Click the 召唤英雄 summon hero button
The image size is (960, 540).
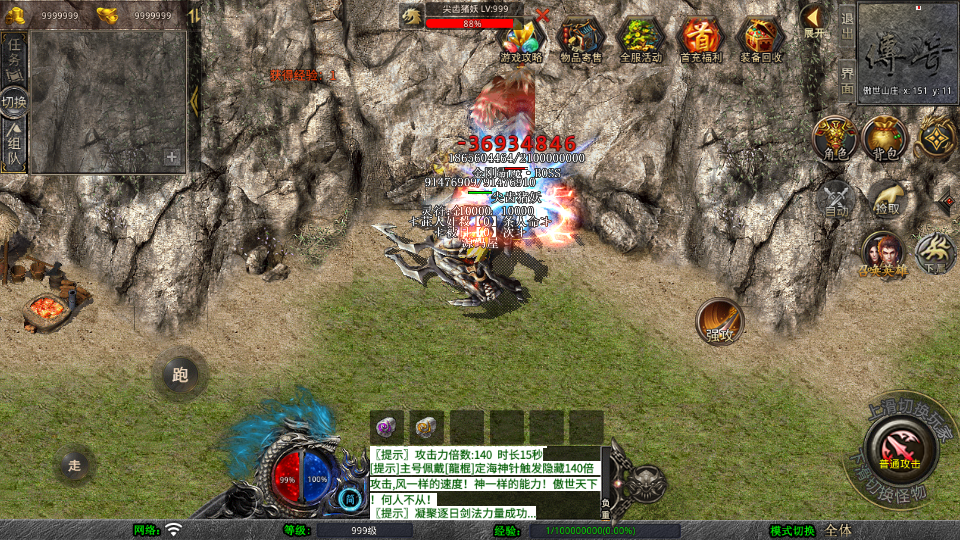pyautogui.click(x=882, y=254)
